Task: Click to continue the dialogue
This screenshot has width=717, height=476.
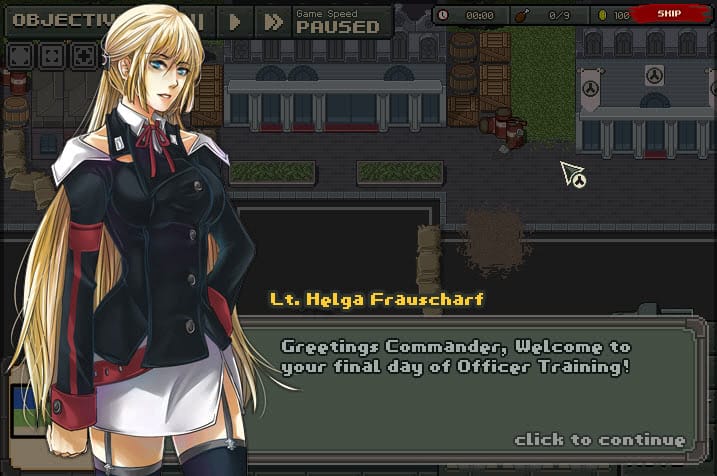Action: pos(599,439)
